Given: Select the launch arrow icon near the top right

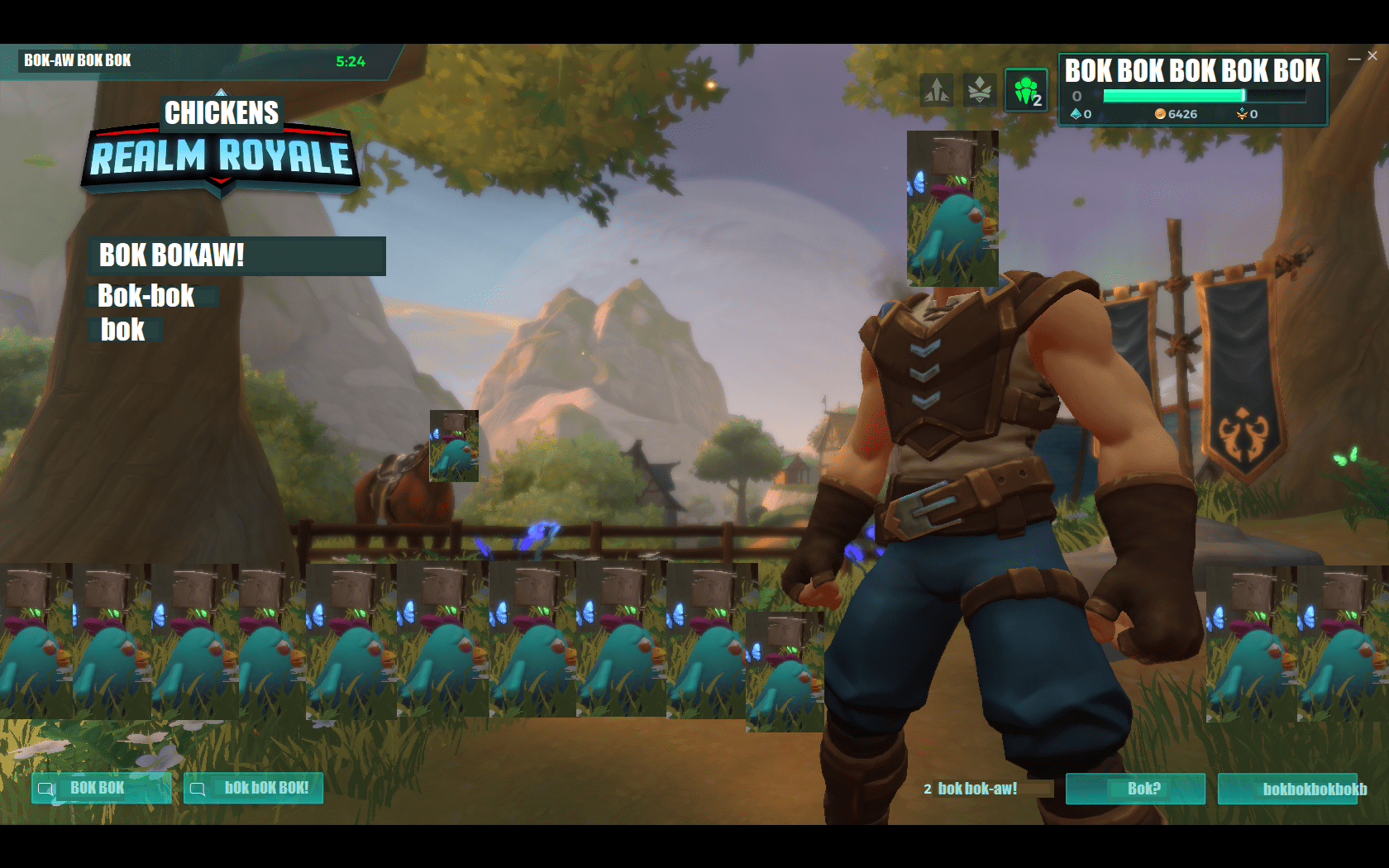Looking at the screenshot, I should click(x=935, y=91).
